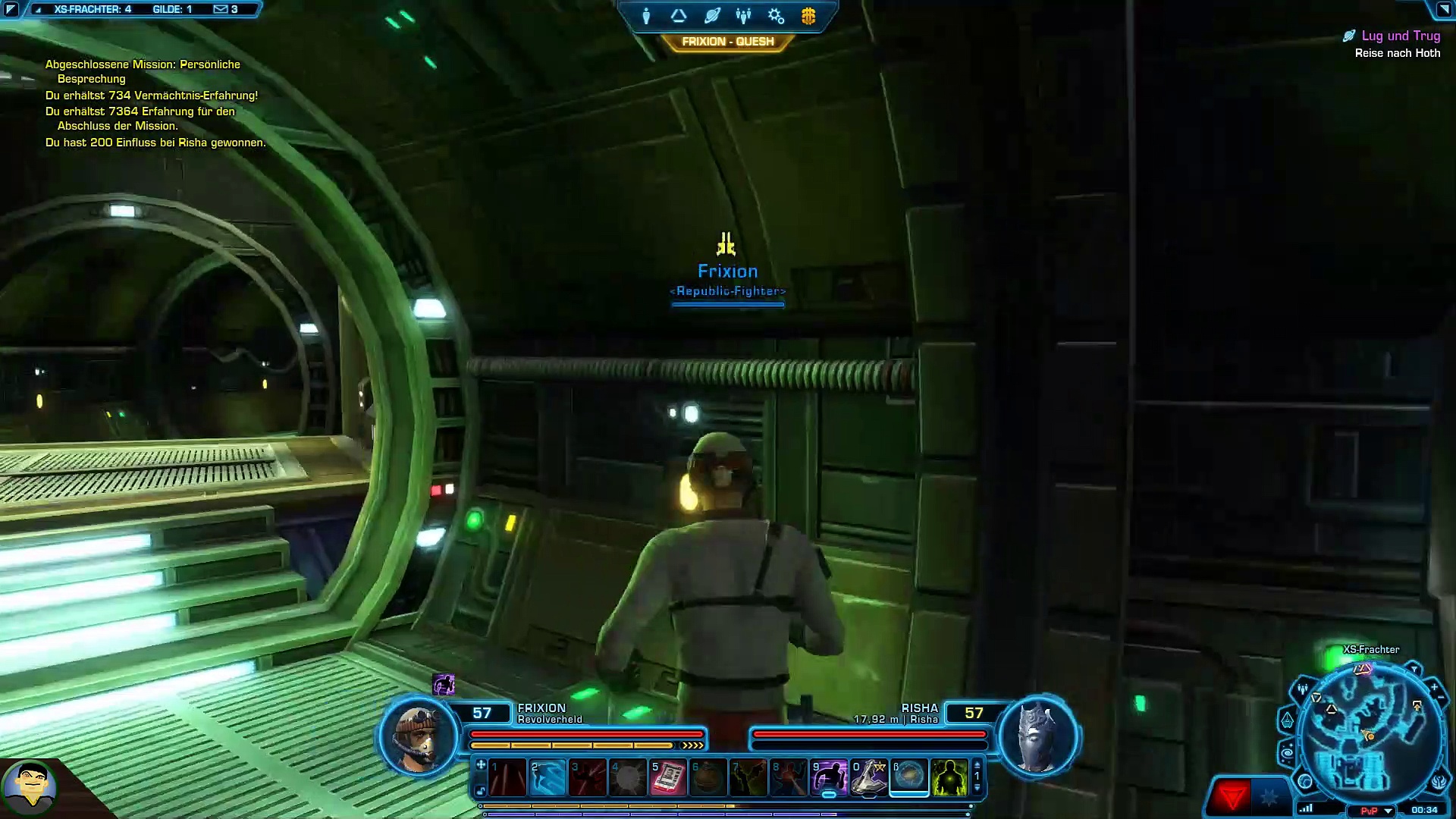Open the galaxy map spiral button
1456x819 pixels.
click(x=1287, y=754)
